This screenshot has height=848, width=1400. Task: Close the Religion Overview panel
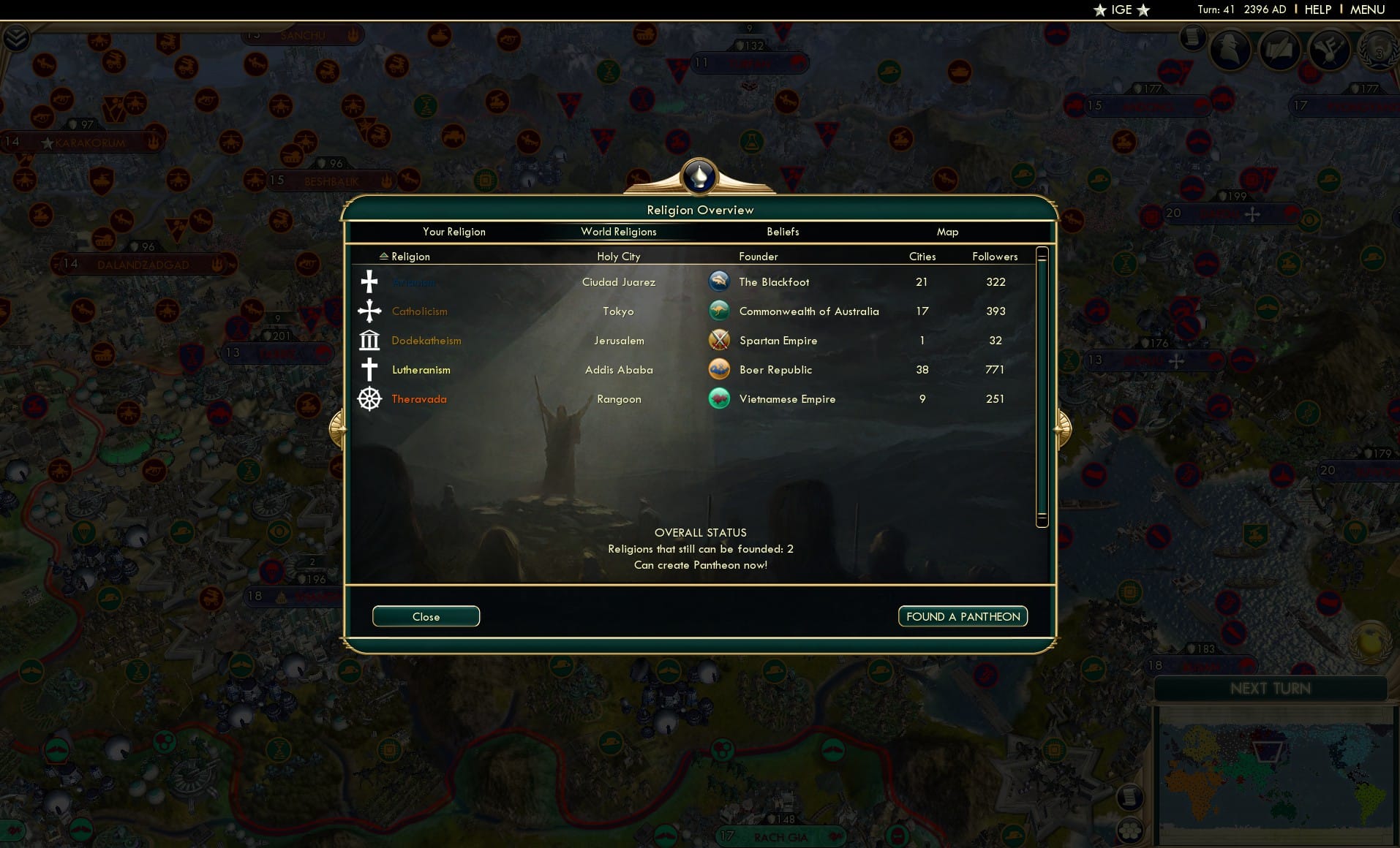click(x=426, y=616)
